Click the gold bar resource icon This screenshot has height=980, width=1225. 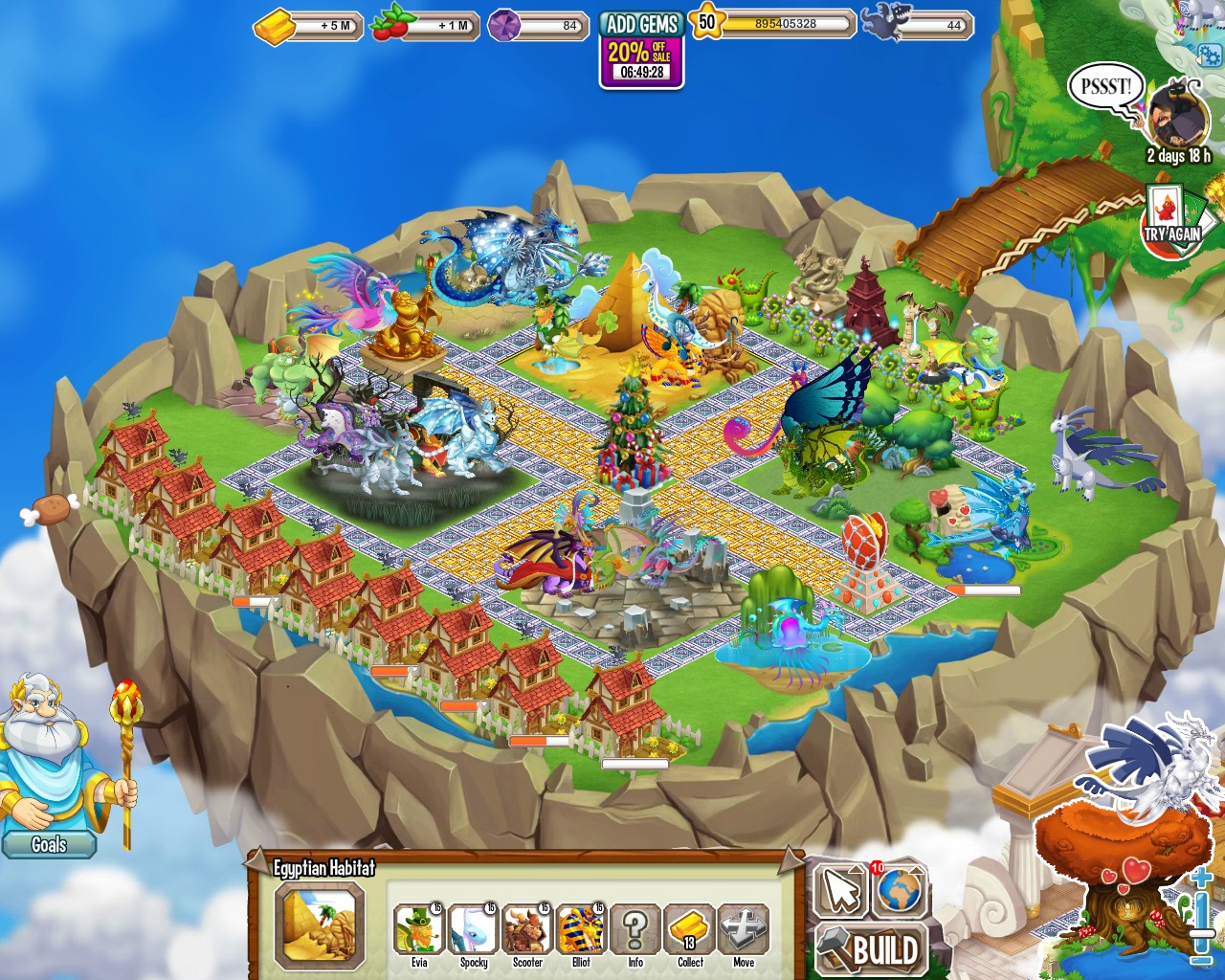pos(273,26)
